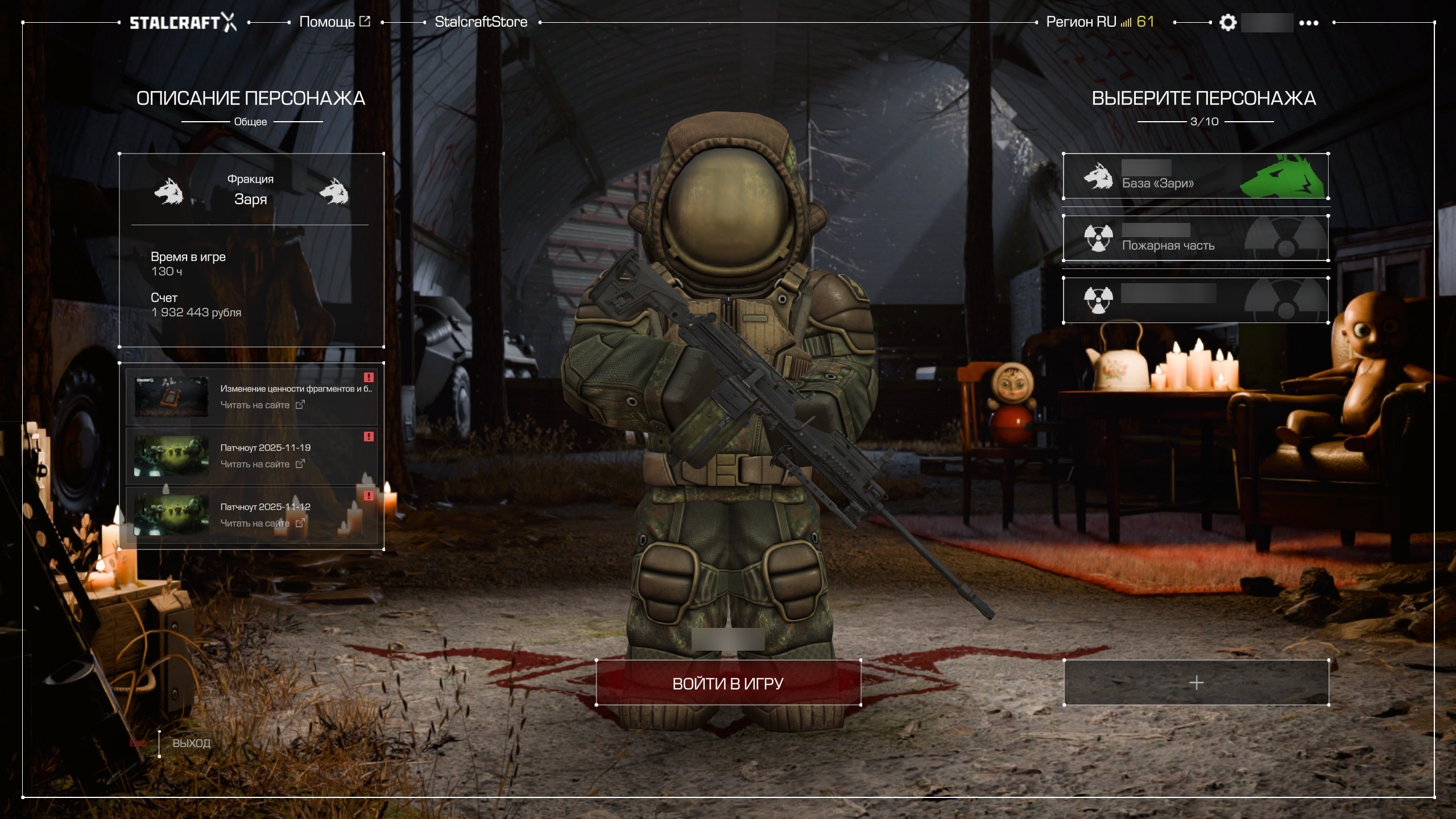
Task: Open the Помощь help link
Action: coord(334,22)
